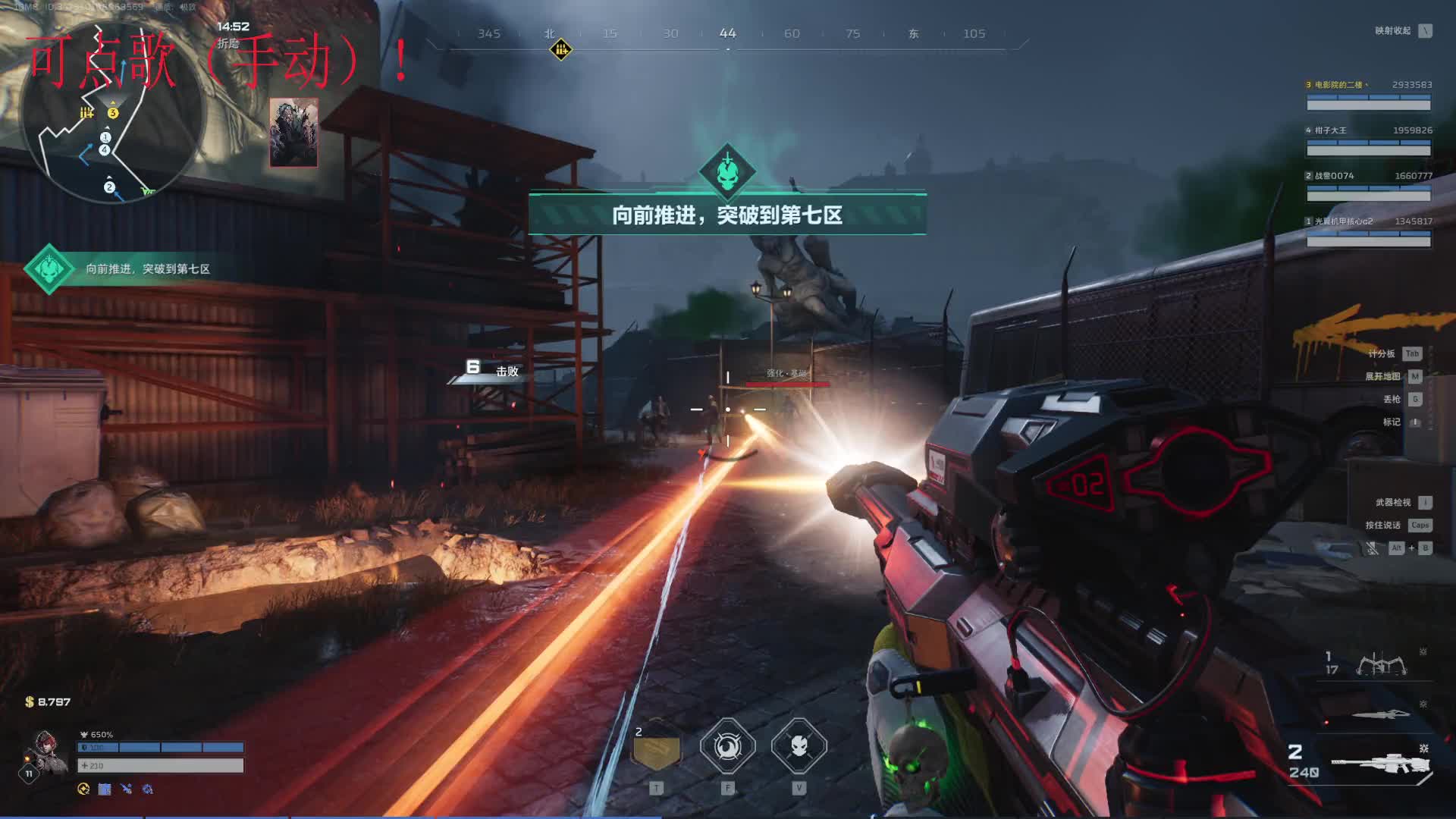1456x819 pixels.
Task: Click the gold coin buff icon
Action: click(x=83, y=789)
